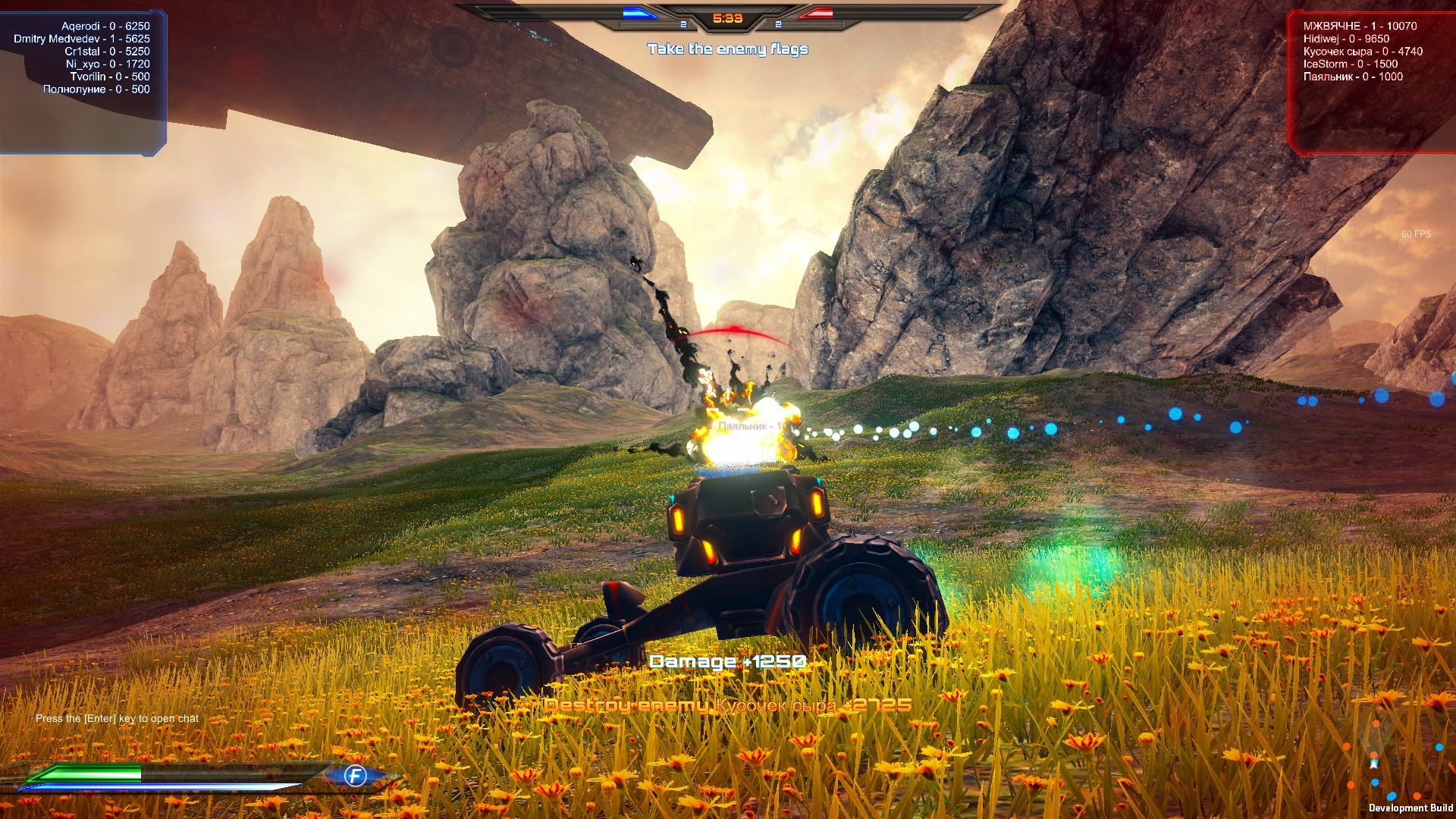The image size is (1456, 819).
Task: Select Tvorilin in the player list
Action: coord(110,77)
